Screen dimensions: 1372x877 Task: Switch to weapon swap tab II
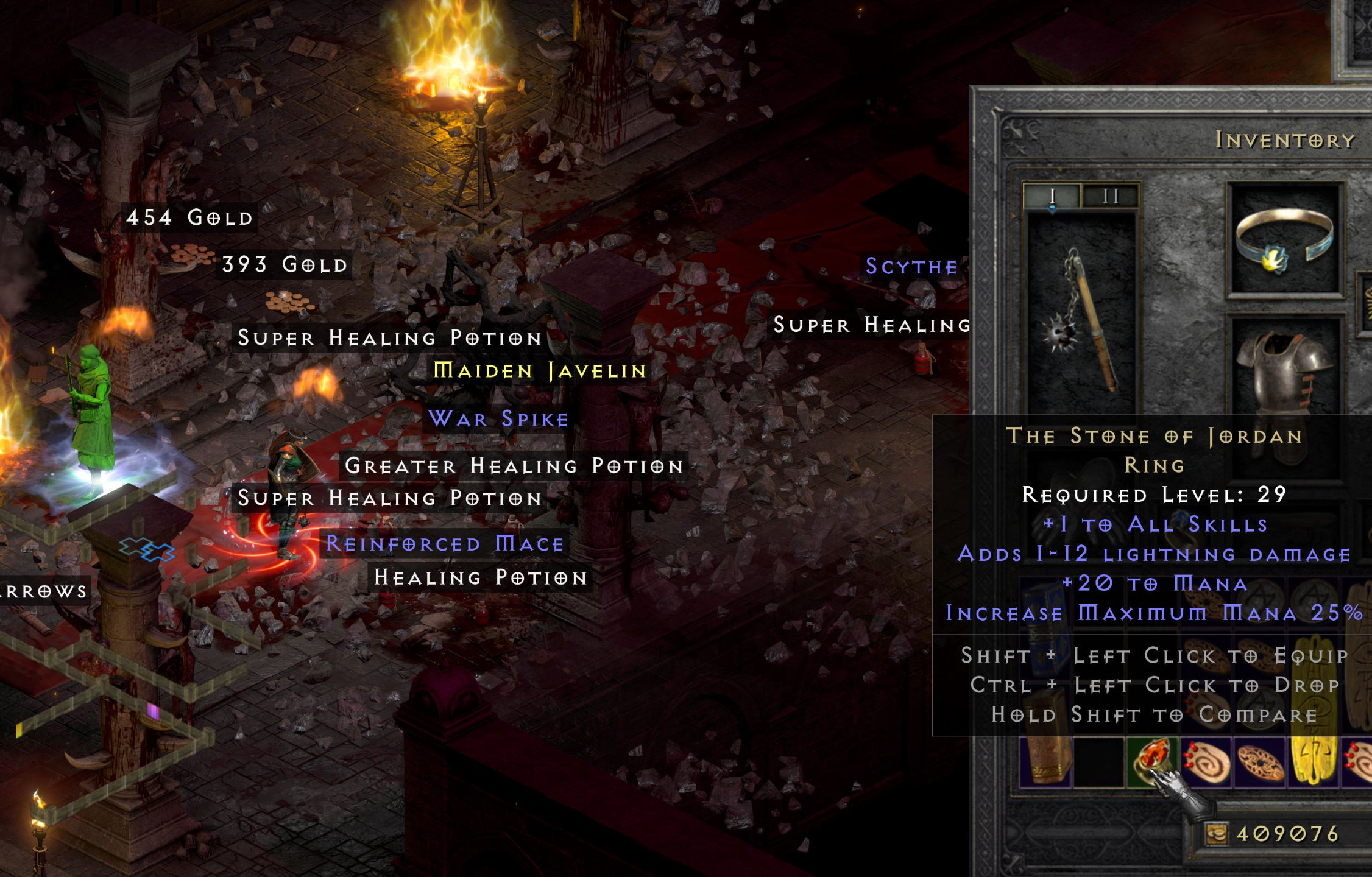[1111, 195]
